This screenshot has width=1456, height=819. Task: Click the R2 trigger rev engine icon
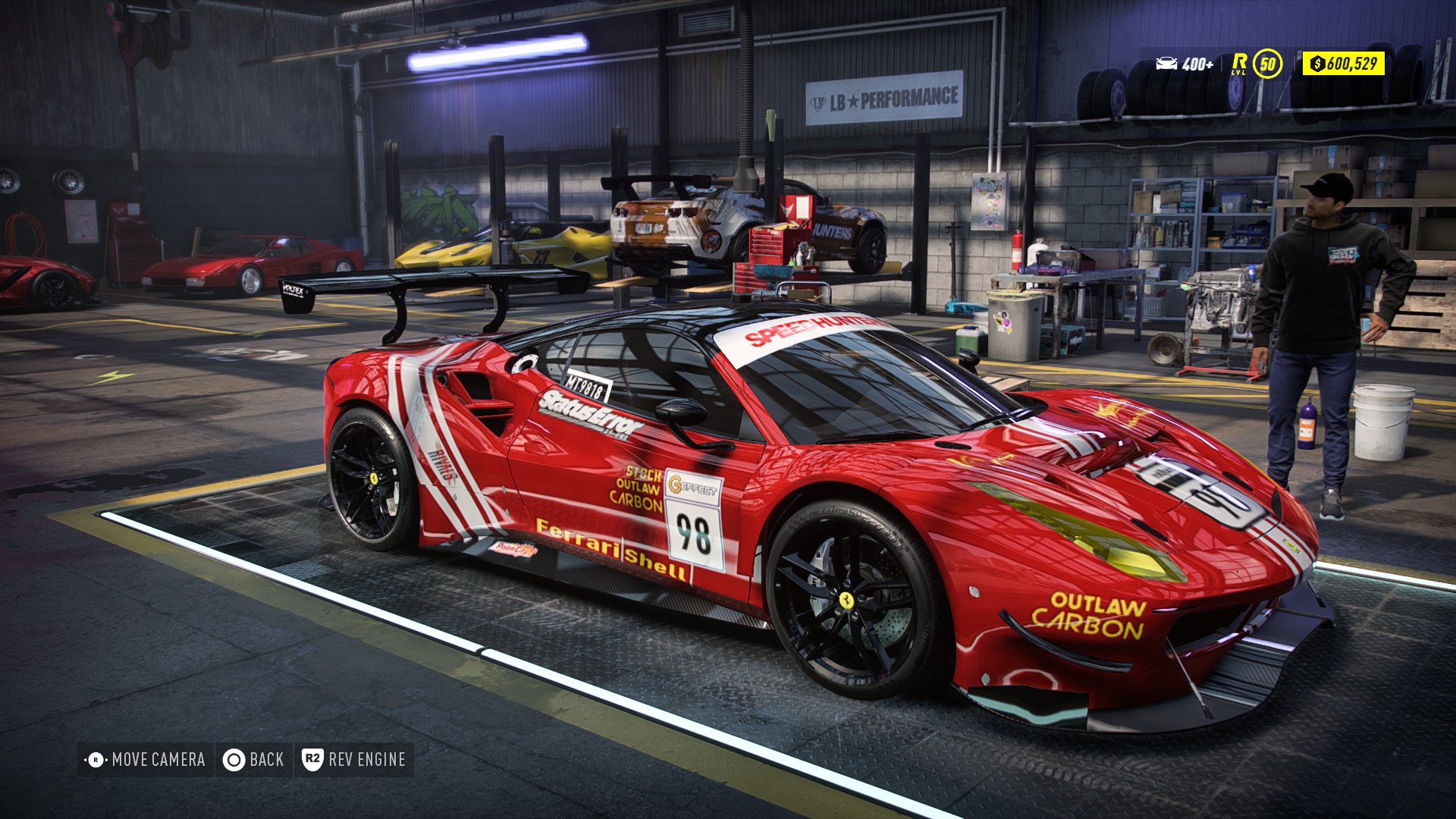315,758
